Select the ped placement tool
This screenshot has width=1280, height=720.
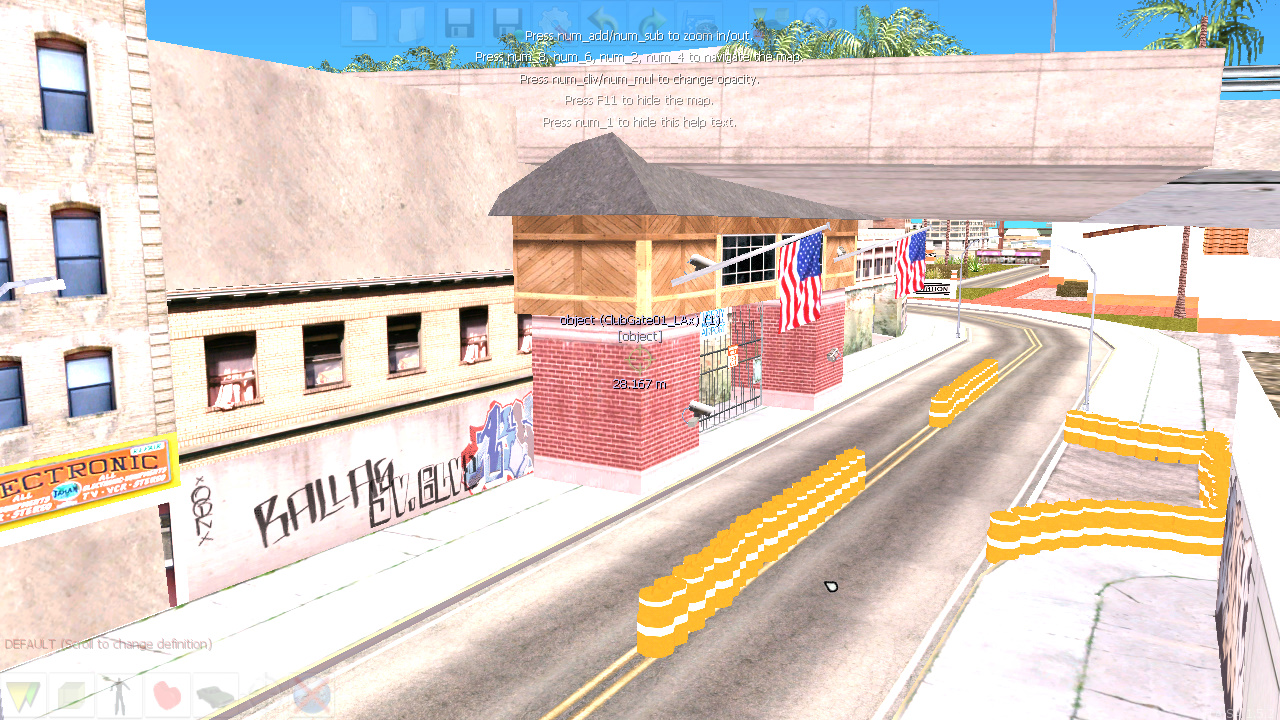(119, 694)
